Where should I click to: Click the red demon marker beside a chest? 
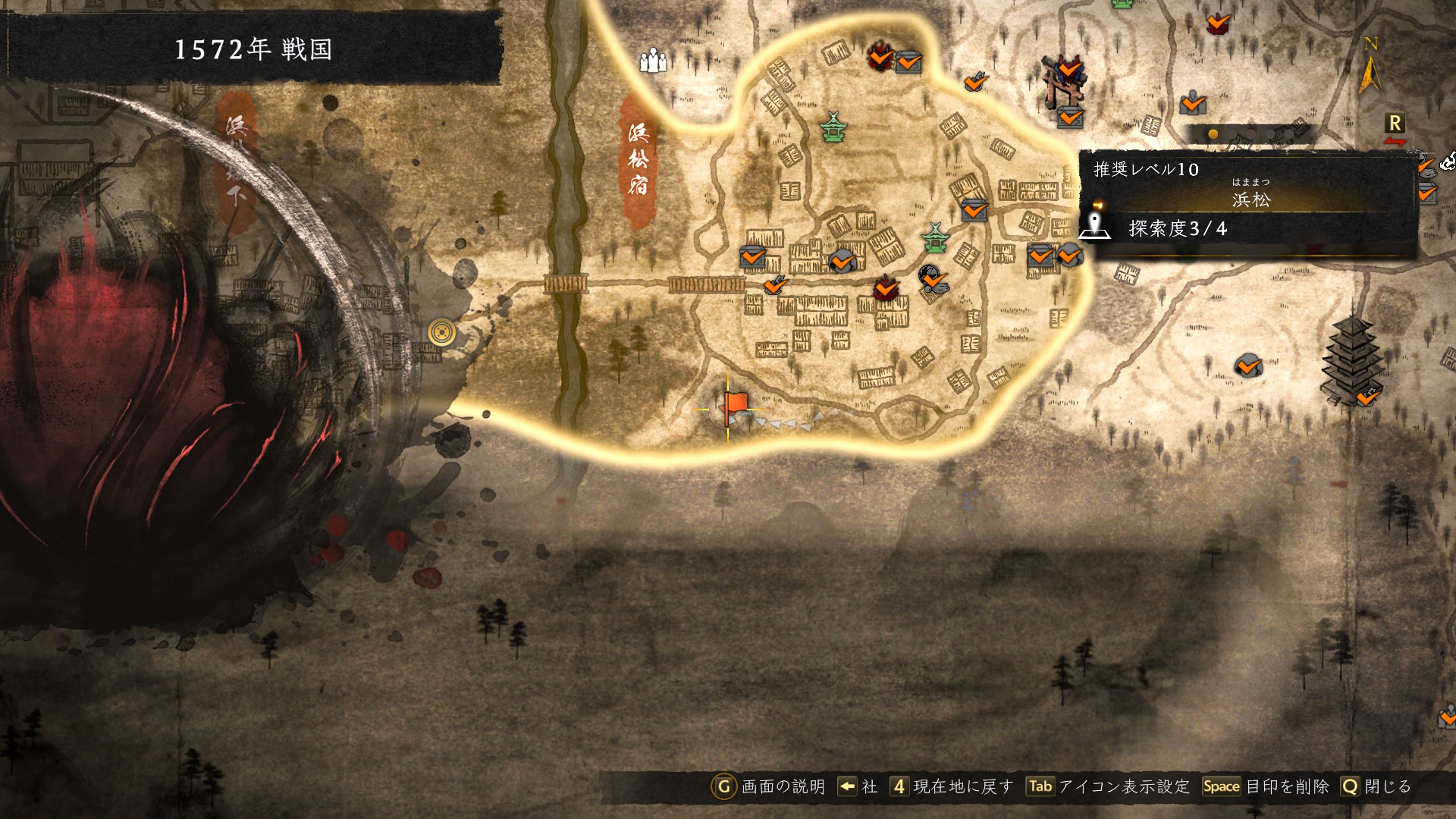tap(880, 55)
